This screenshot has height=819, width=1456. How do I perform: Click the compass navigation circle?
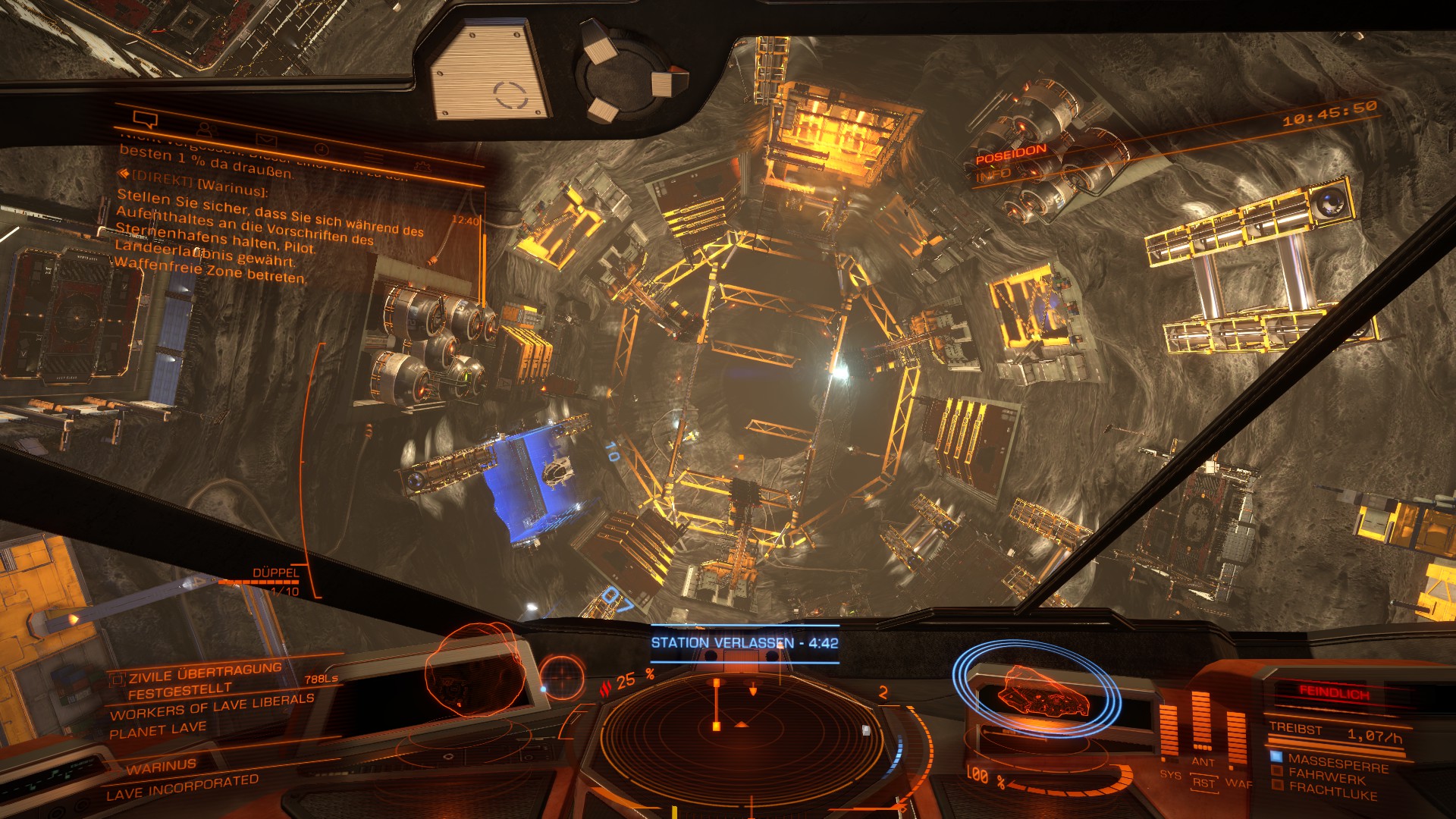(x=562, y=676)
